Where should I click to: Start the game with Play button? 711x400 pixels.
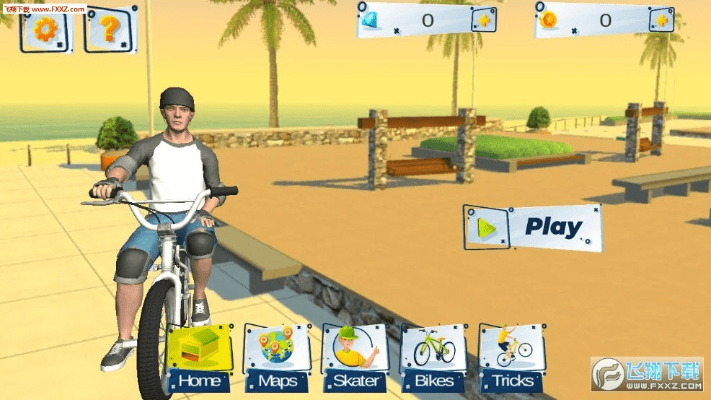[533, 228]
